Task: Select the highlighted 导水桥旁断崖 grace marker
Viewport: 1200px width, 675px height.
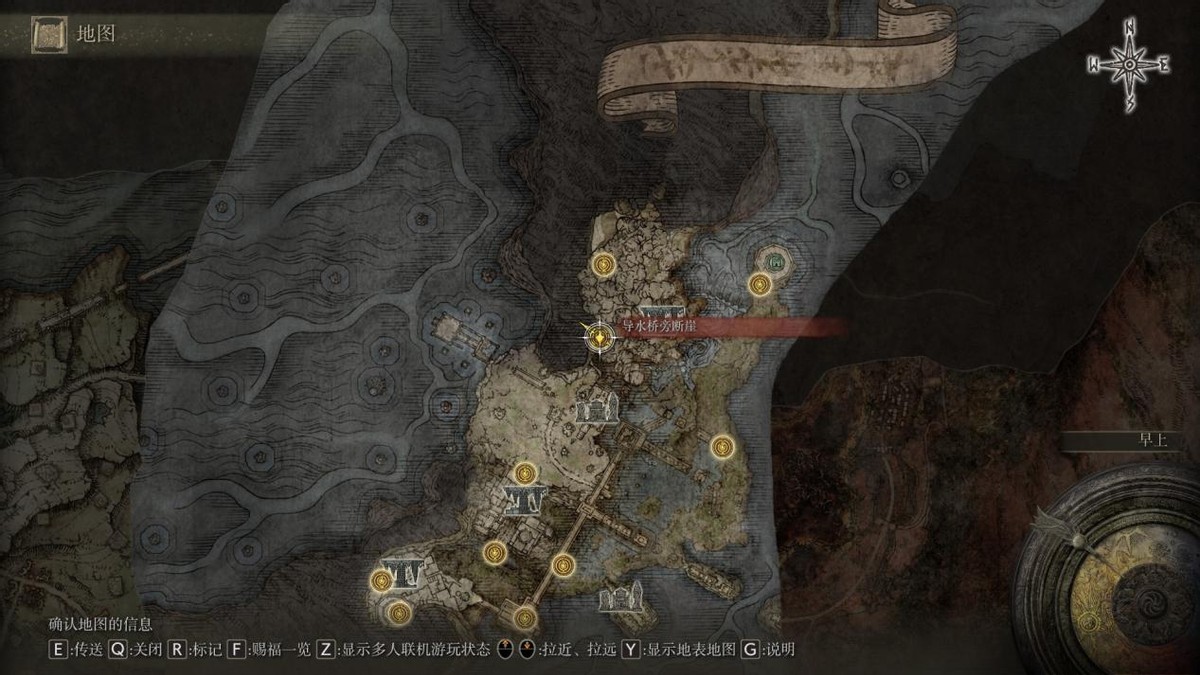Action: click(x=599, y=337)
